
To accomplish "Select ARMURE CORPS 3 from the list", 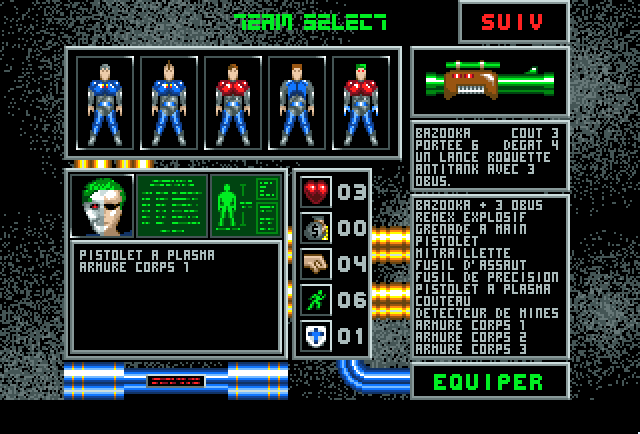I will pos(462,349).
